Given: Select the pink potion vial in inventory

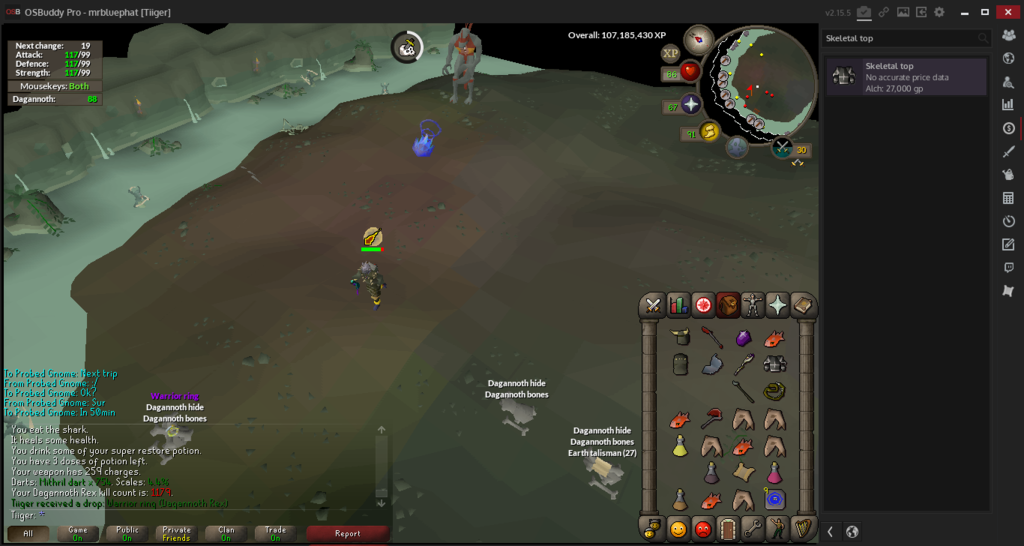Looking at the screenshot, I should click(x=774, y=471).
